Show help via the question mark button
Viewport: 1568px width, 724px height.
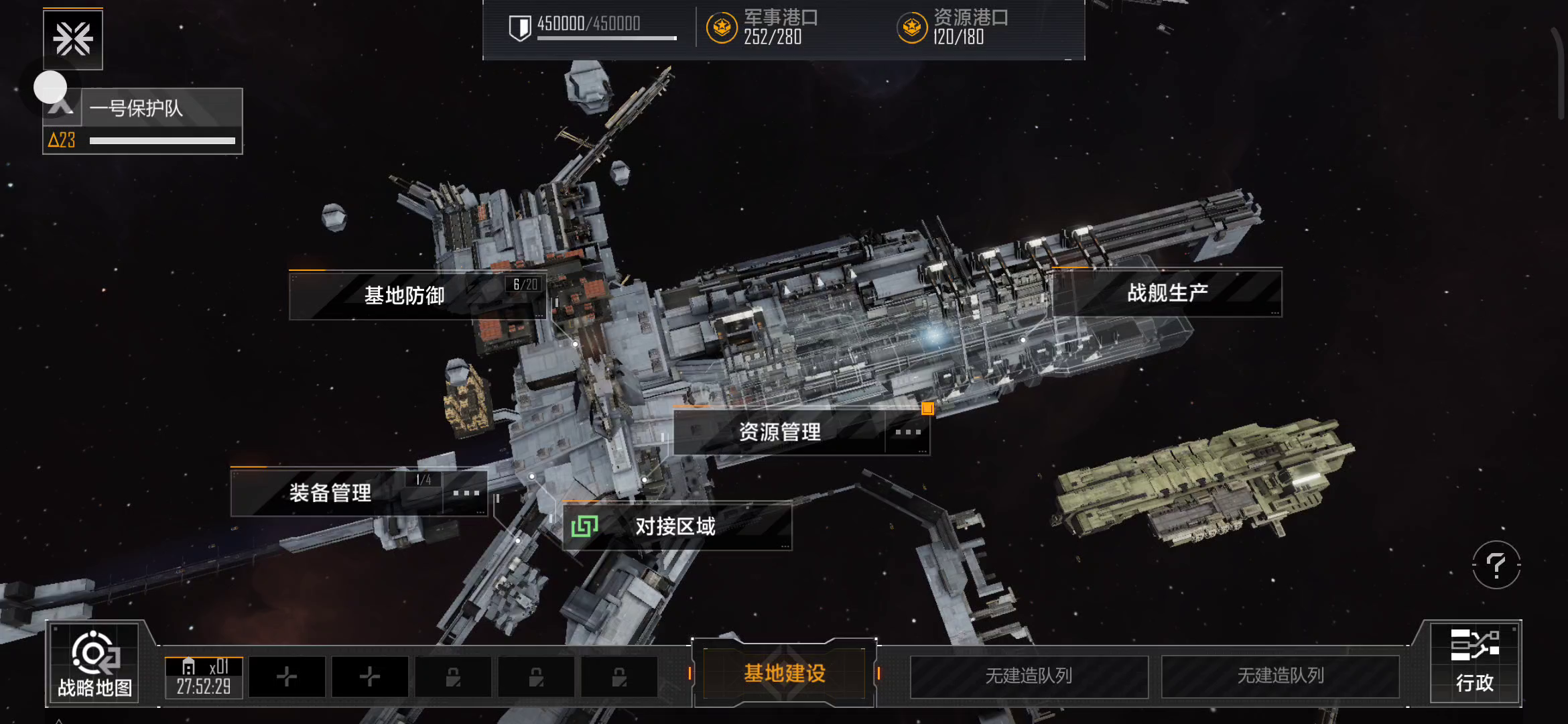[1496, 565]
